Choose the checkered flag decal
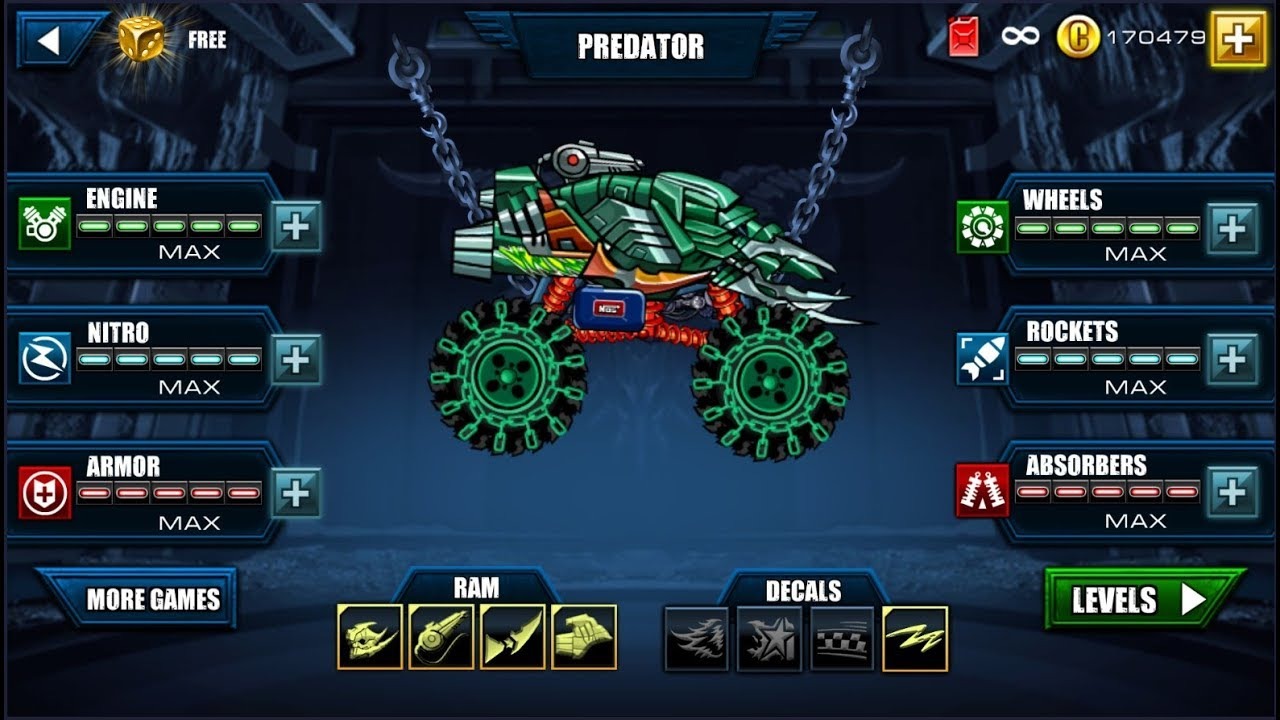1280x720 pixels. tap(842, 639)
